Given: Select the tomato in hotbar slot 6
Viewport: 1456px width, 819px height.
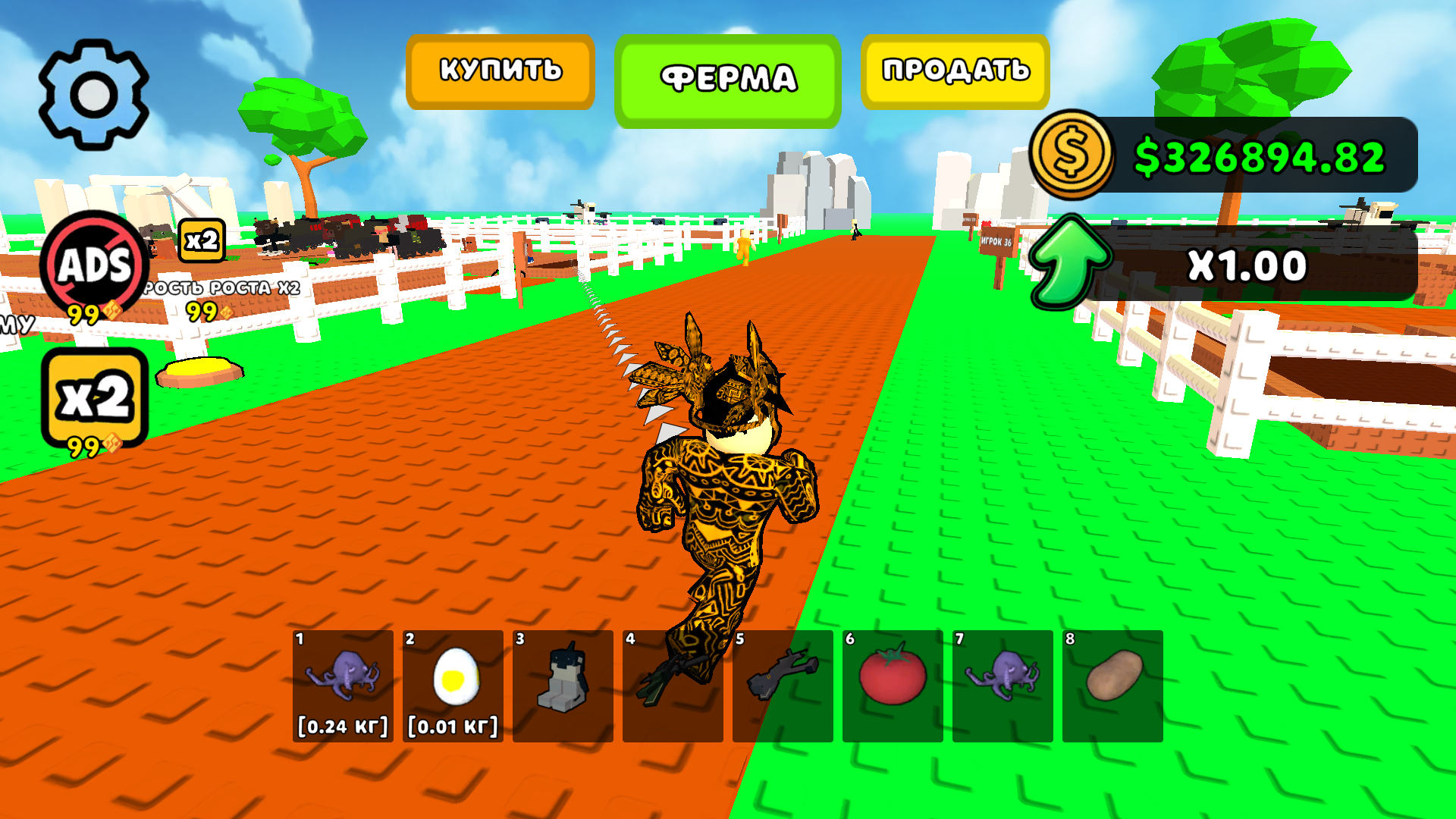Looking at the screenshot, I should (x=893, y=686).
